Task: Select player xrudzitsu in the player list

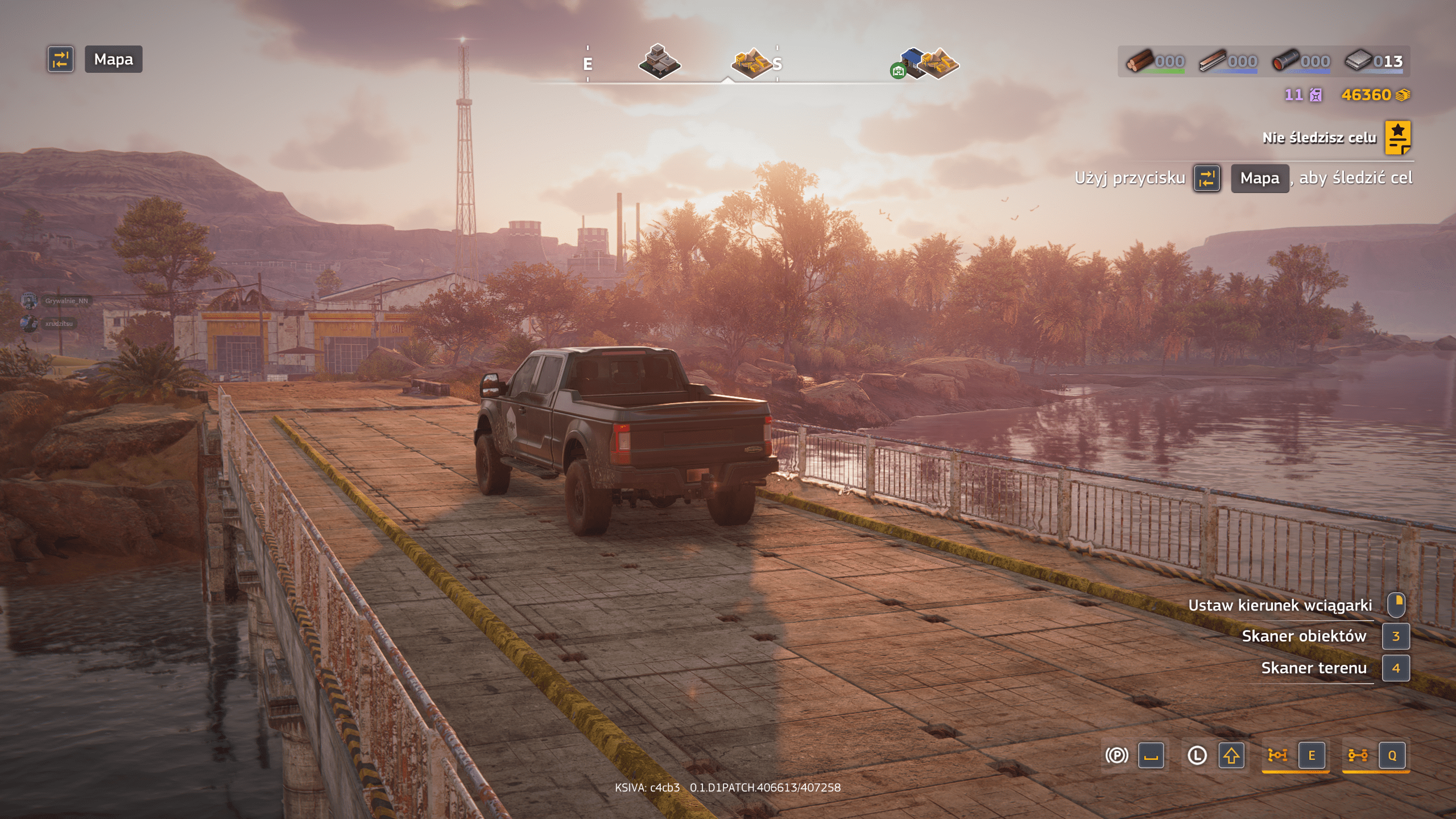Action: coord(59,324)
